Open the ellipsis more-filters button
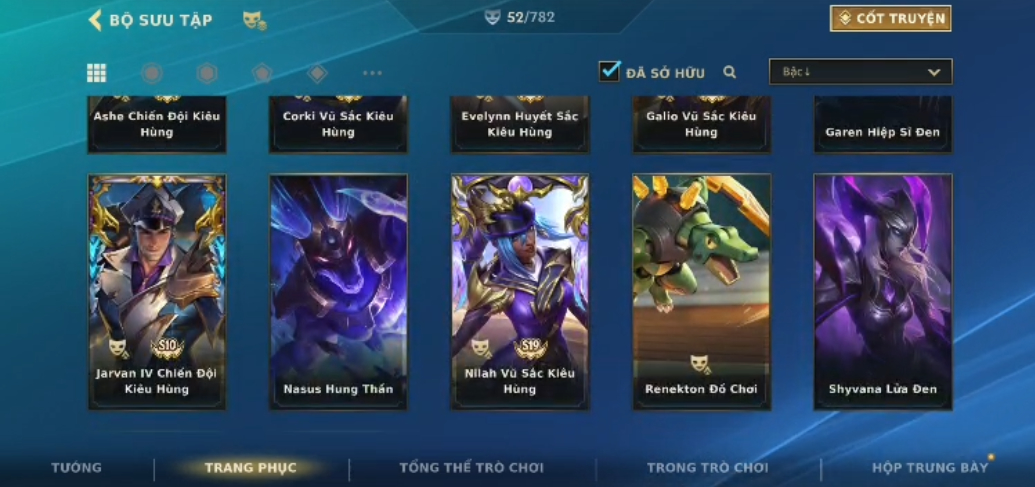 tap(372, 73)
